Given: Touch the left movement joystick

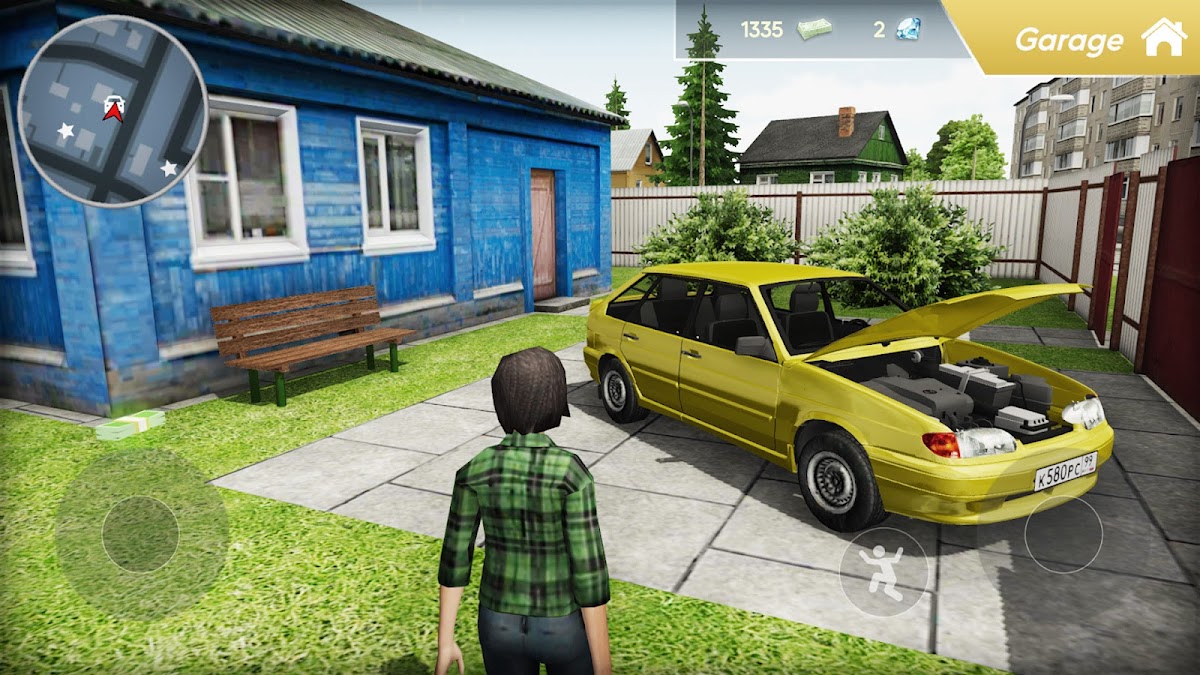Looking at the screenshot, I should pyautogui.click(x=141, y=534).
